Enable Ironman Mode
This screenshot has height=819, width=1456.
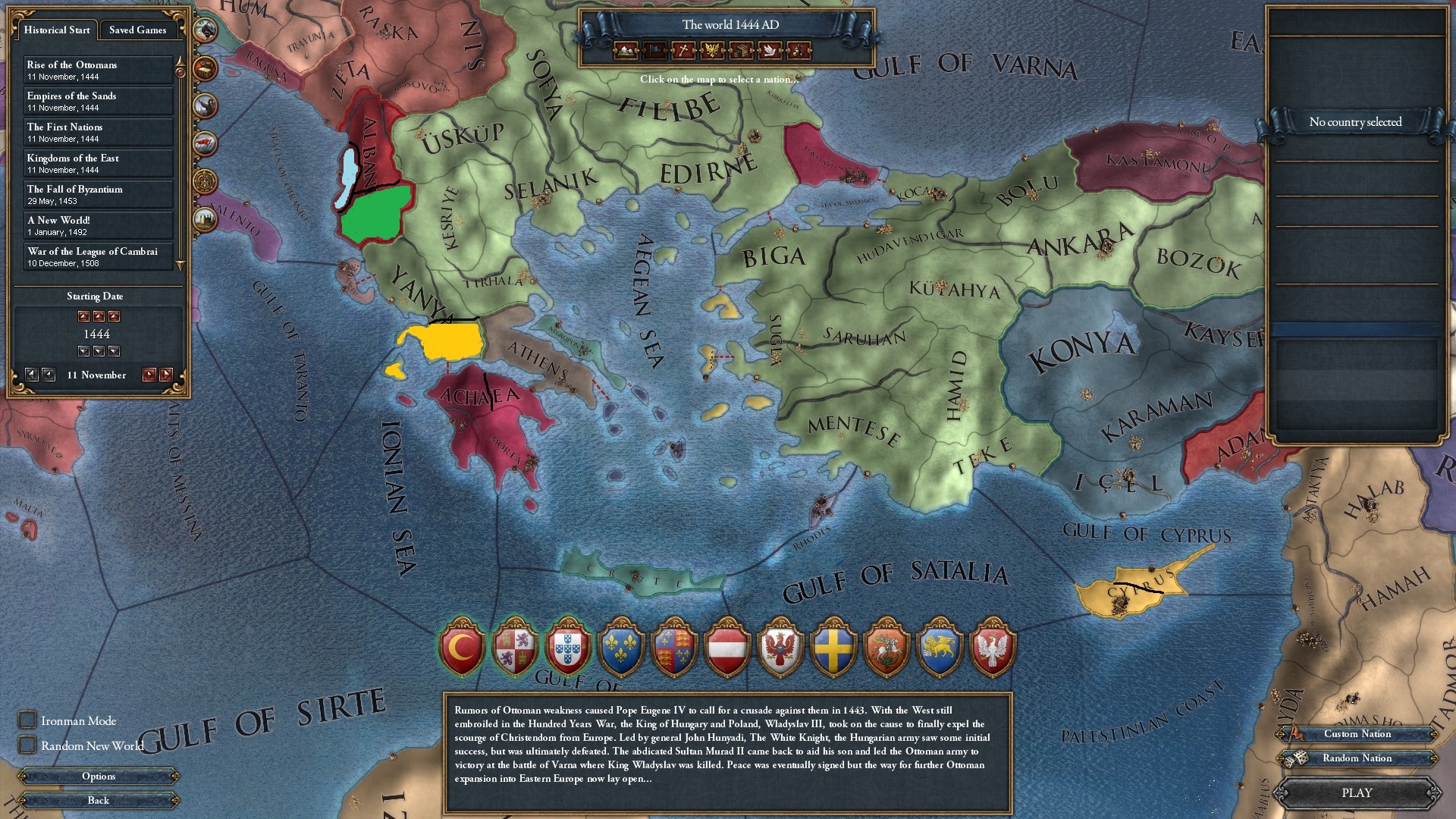[x=27, y=720]
